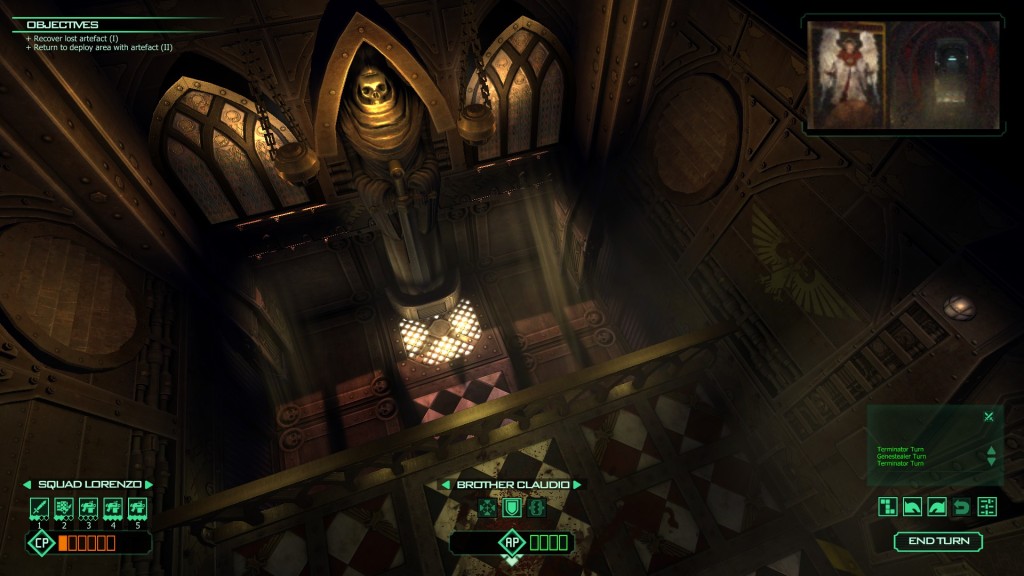Screen dimensions: 1024x576
Task: Select squad member 5 icon
Action: coord(138,507)
